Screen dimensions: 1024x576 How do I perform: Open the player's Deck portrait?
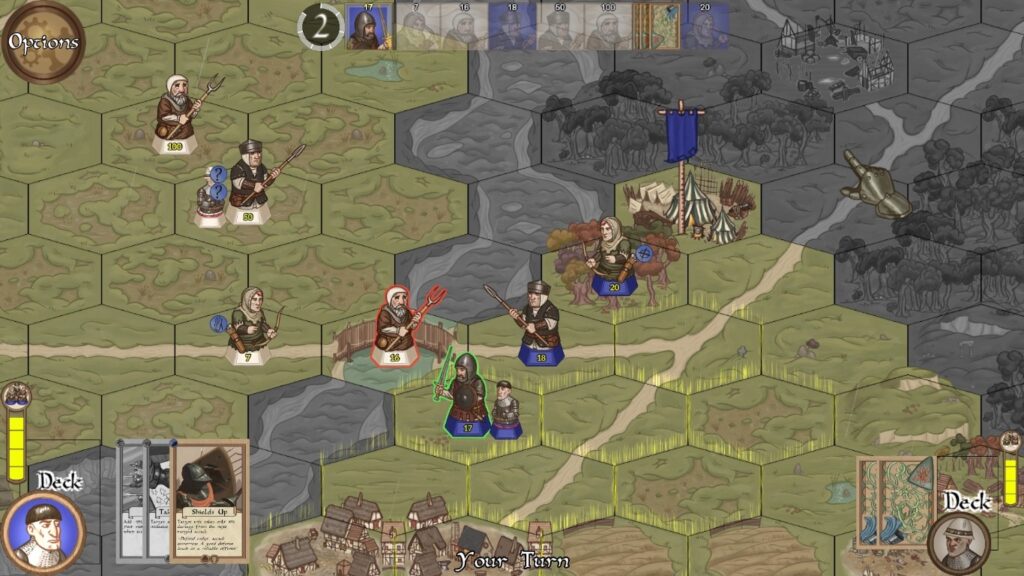click(x=44, y=531)
